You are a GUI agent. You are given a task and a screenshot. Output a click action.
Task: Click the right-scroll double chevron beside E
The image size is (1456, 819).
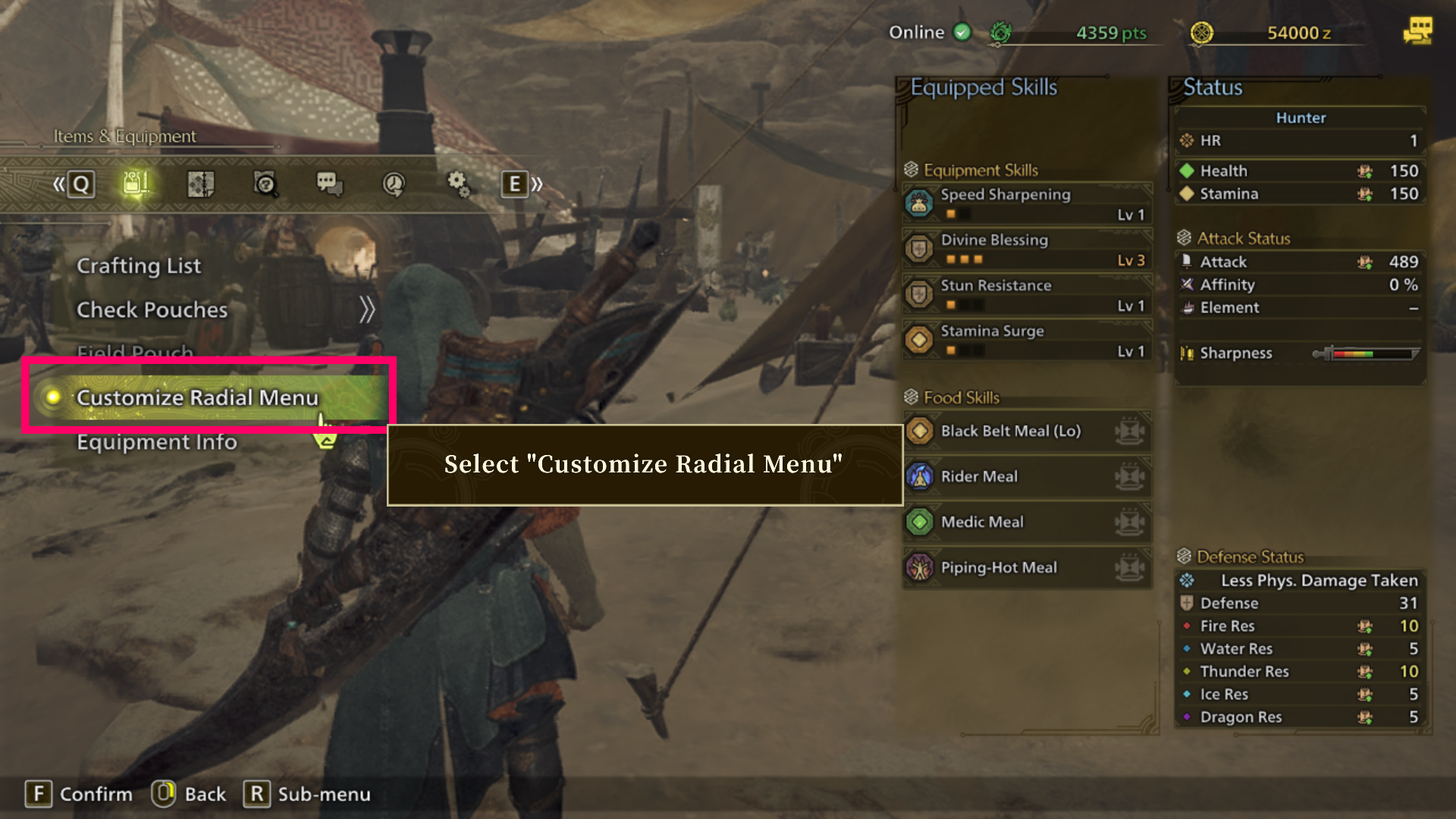tap(537, 184)
